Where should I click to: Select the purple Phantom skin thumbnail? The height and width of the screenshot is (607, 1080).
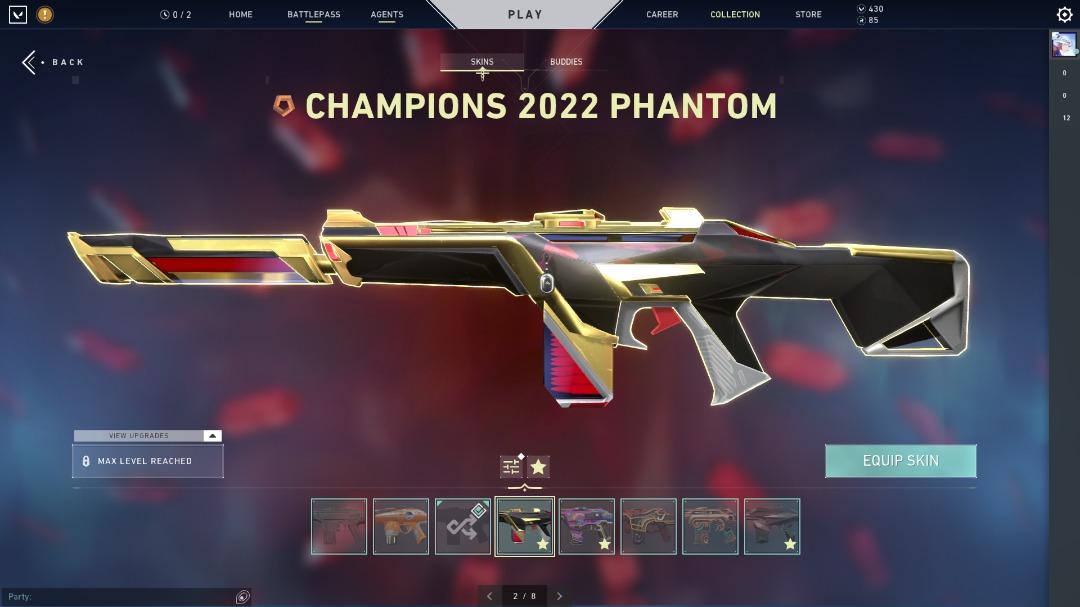point(587,526)
